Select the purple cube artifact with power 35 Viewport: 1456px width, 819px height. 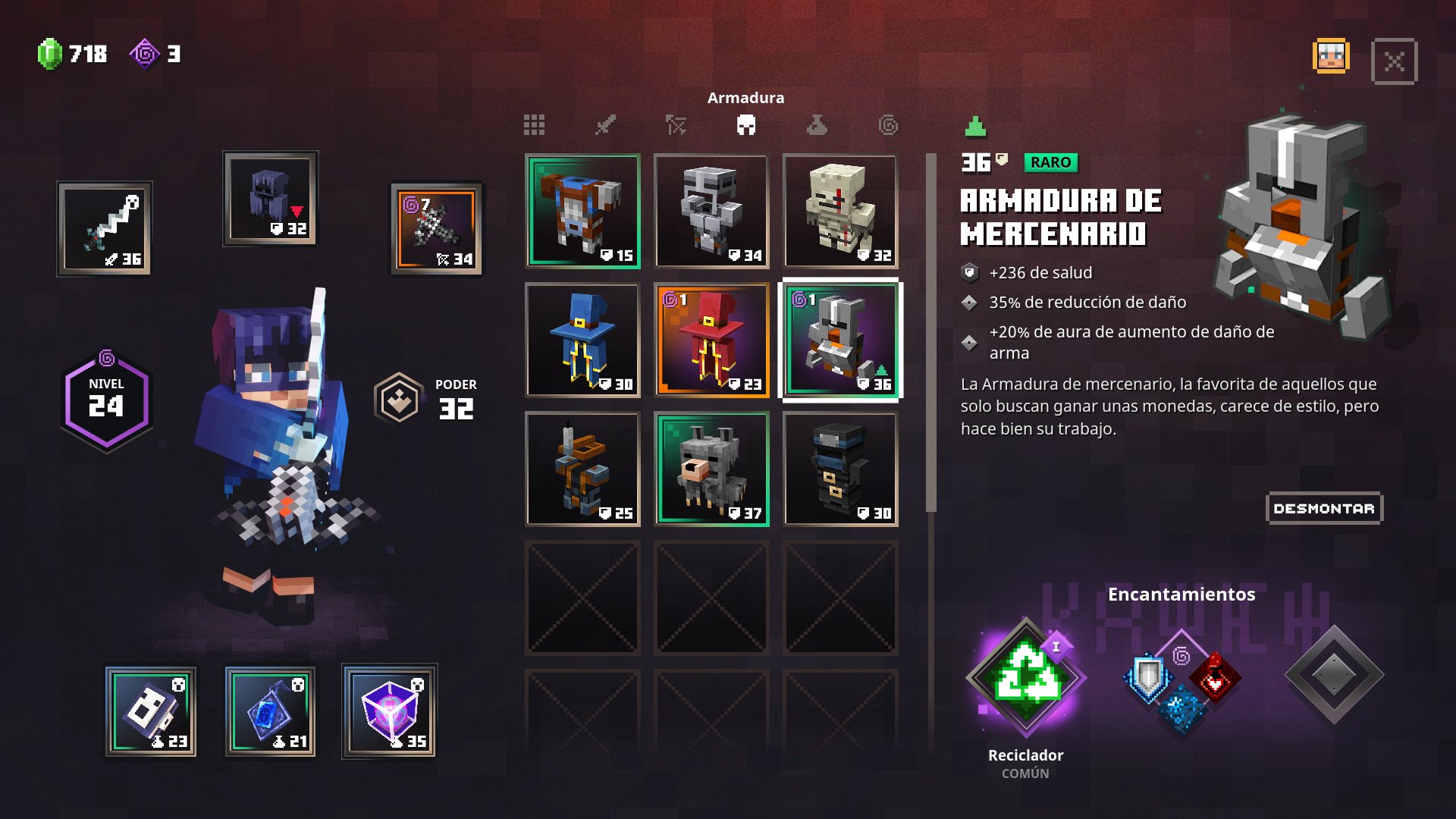pyautogui.click(x=391, y=710)
